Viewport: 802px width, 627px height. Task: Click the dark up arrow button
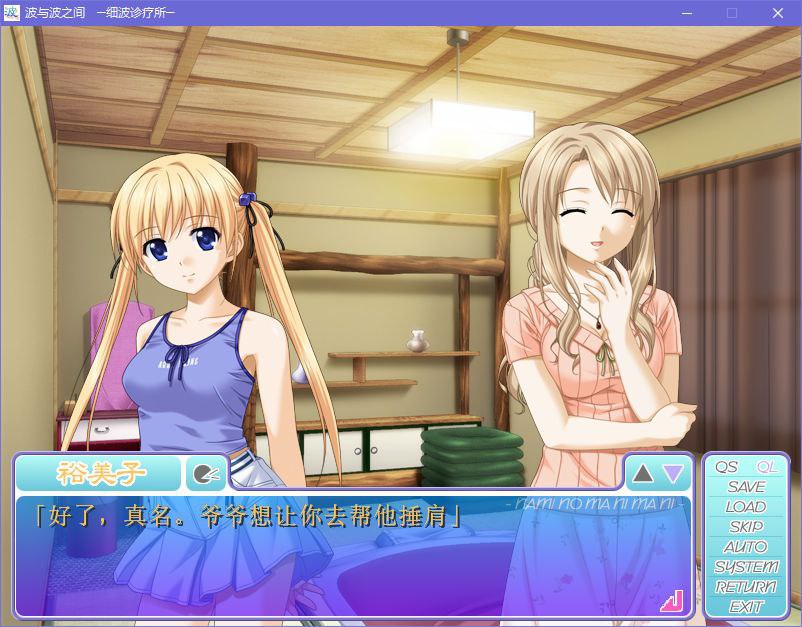coord(643,473)
